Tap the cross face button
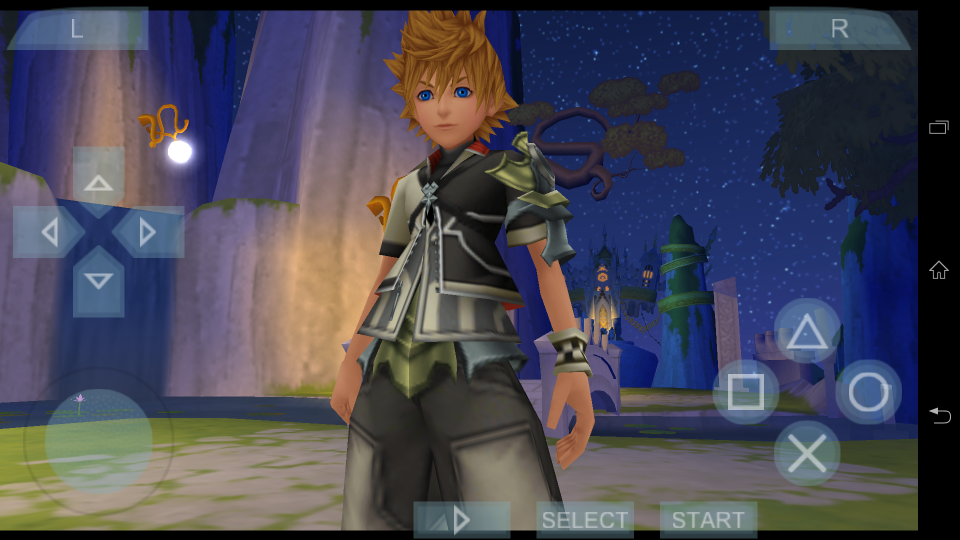 click(x=807, y=453)
